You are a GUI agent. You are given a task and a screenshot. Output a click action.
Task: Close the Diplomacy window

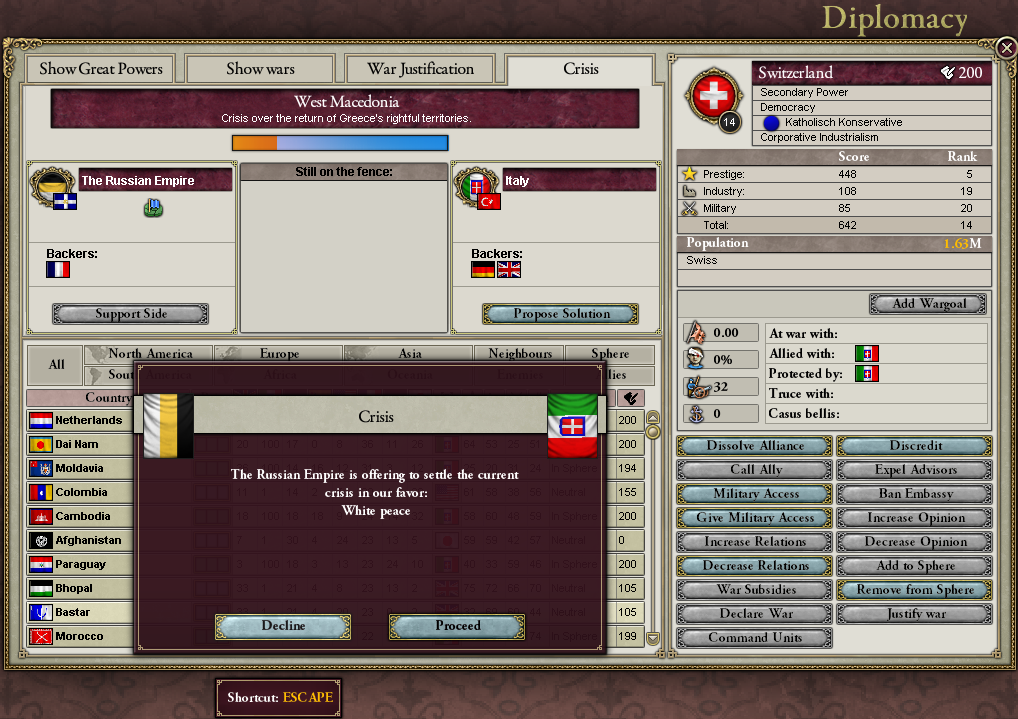[1006, 47]
